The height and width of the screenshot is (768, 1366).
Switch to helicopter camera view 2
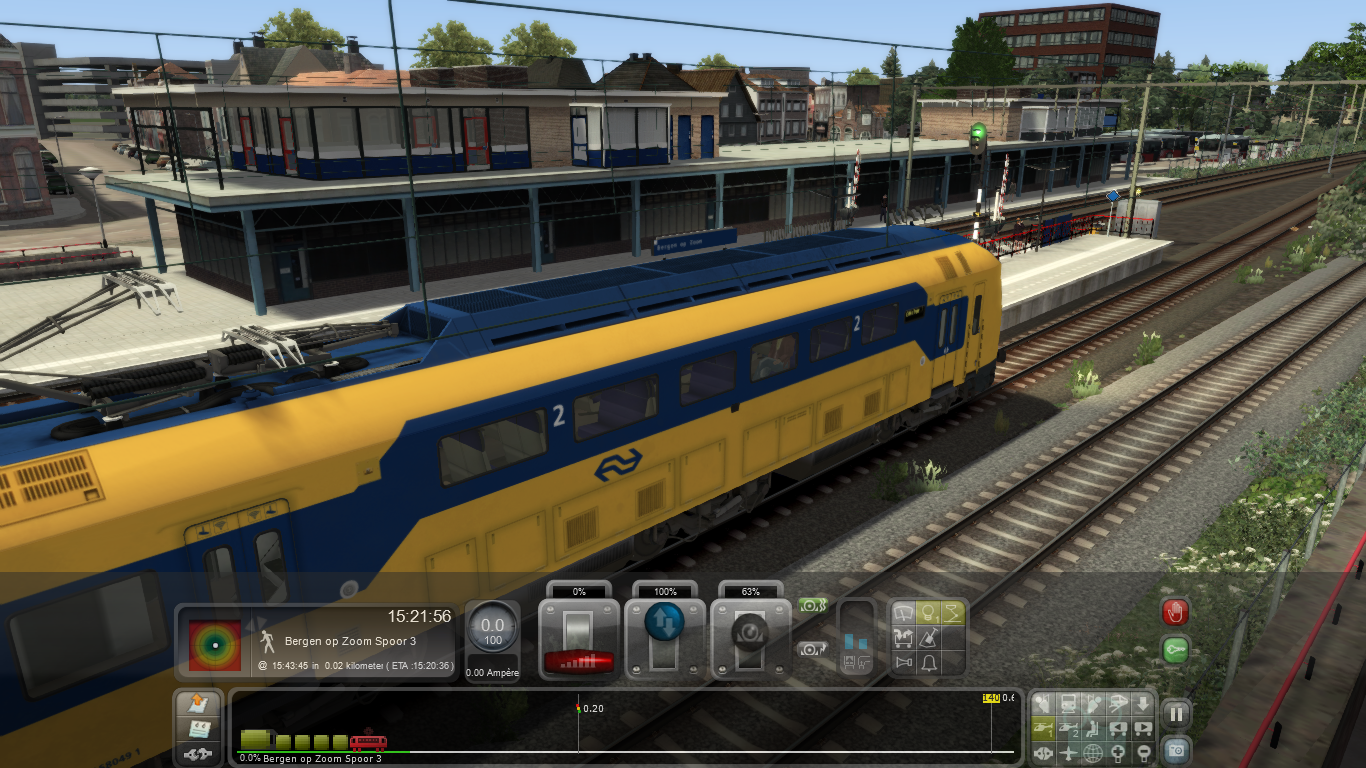1068,728
